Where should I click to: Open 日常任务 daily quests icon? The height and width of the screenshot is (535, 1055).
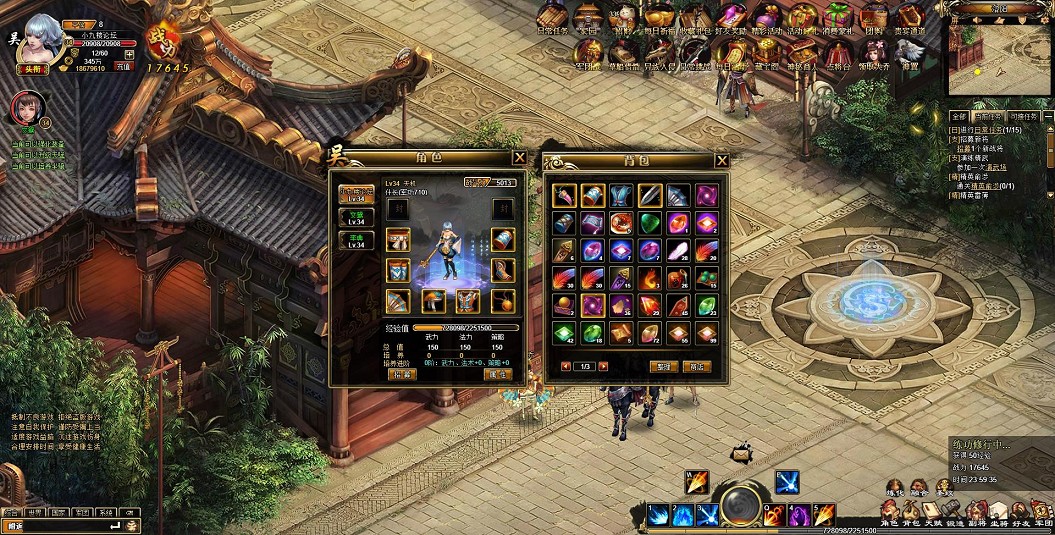tap(551, 17)
